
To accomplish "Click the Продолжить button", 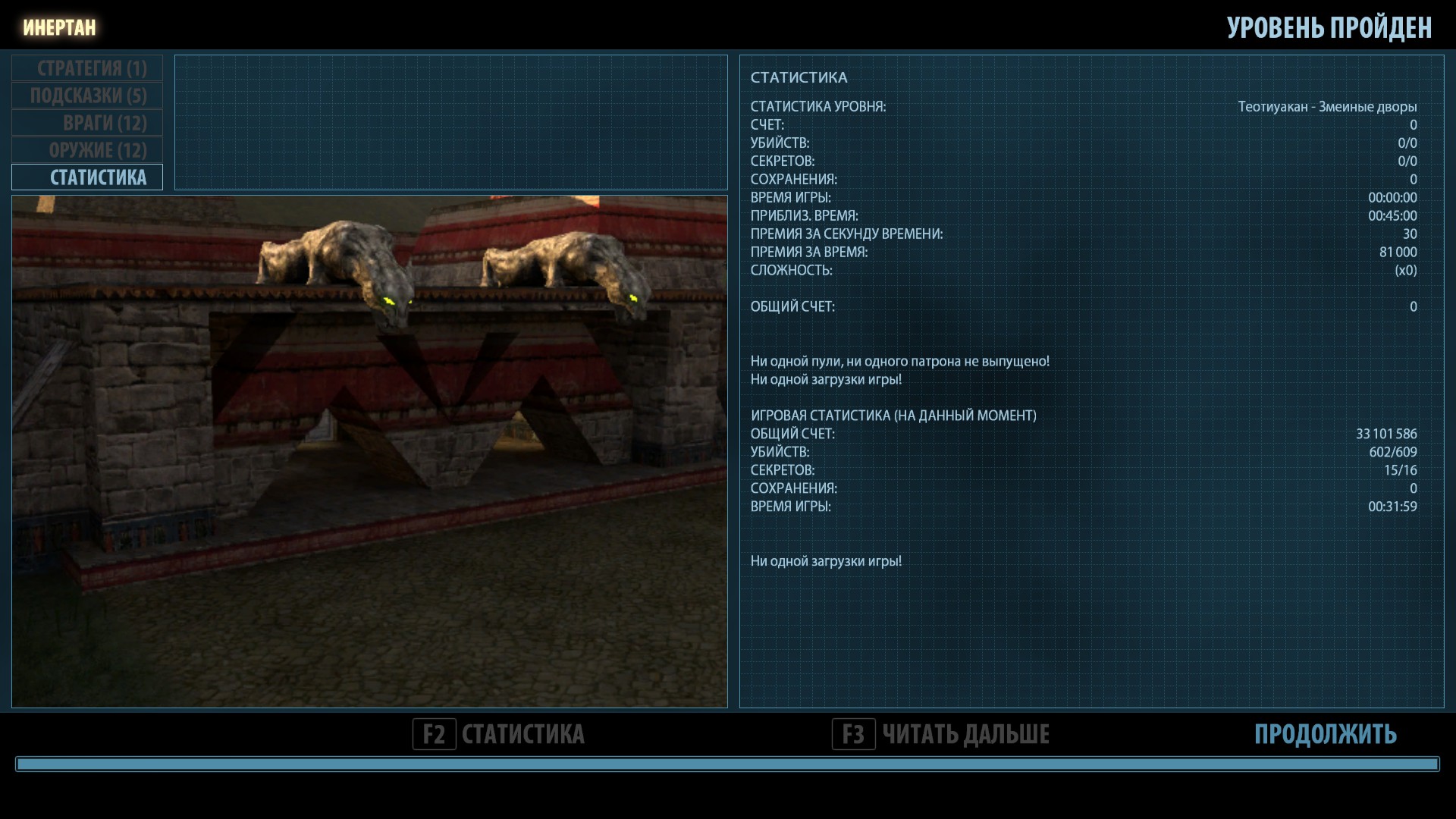I will point(1325,734).
